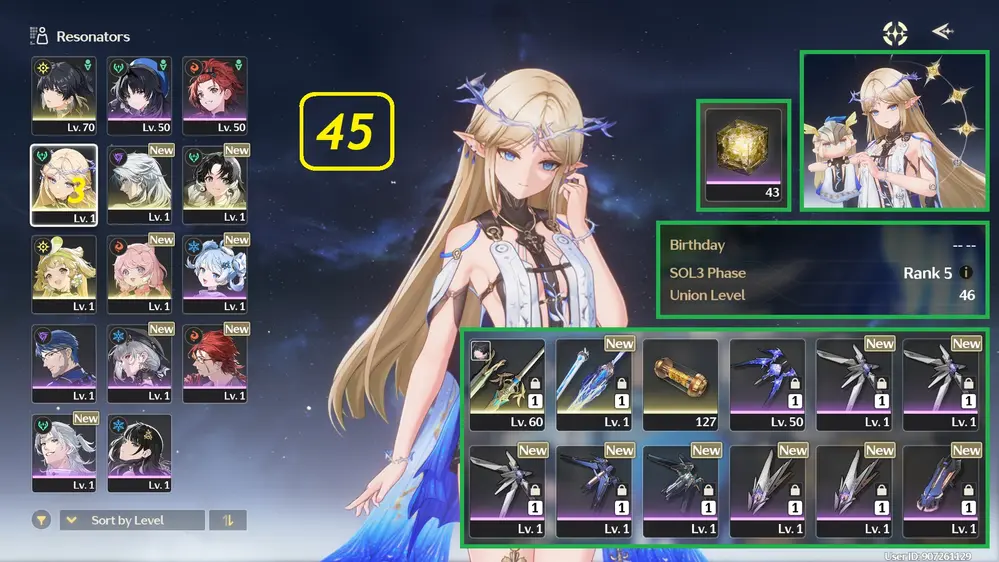Open the Sort by Level dropdown
999x562 pixels.
132,520
